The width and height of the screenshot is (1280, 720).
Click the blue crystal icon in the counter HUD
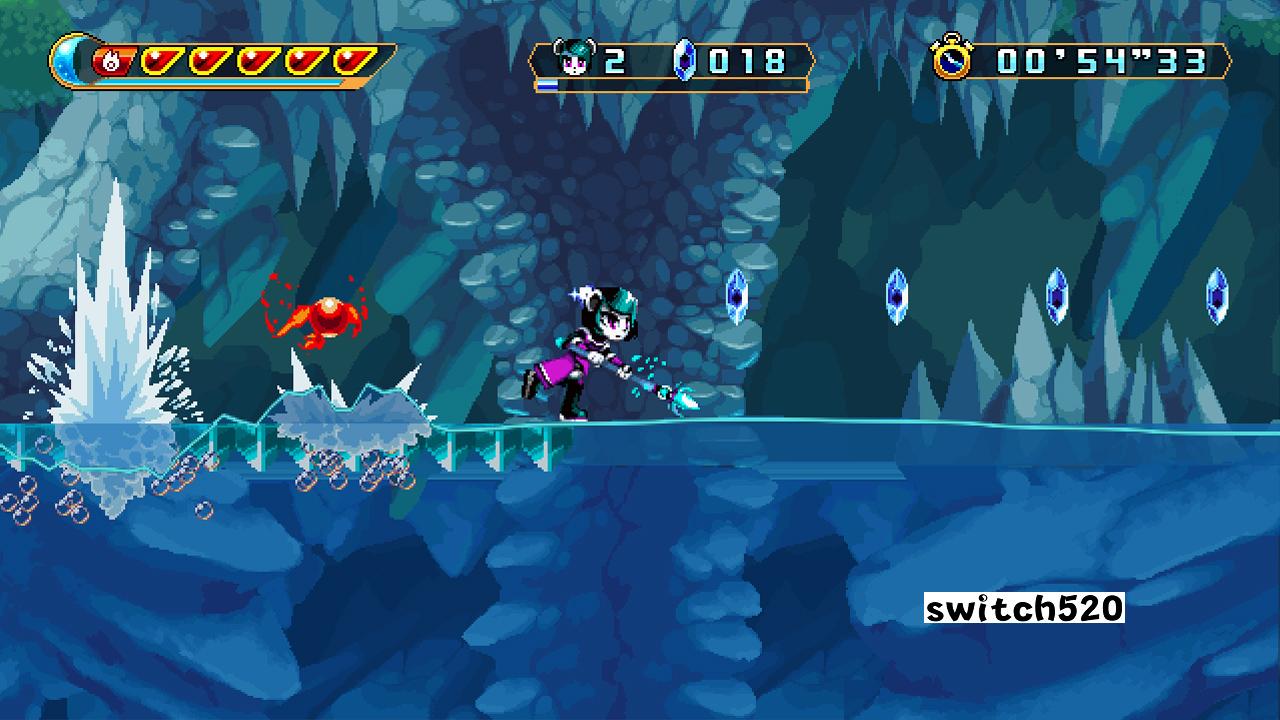point(685,60)
